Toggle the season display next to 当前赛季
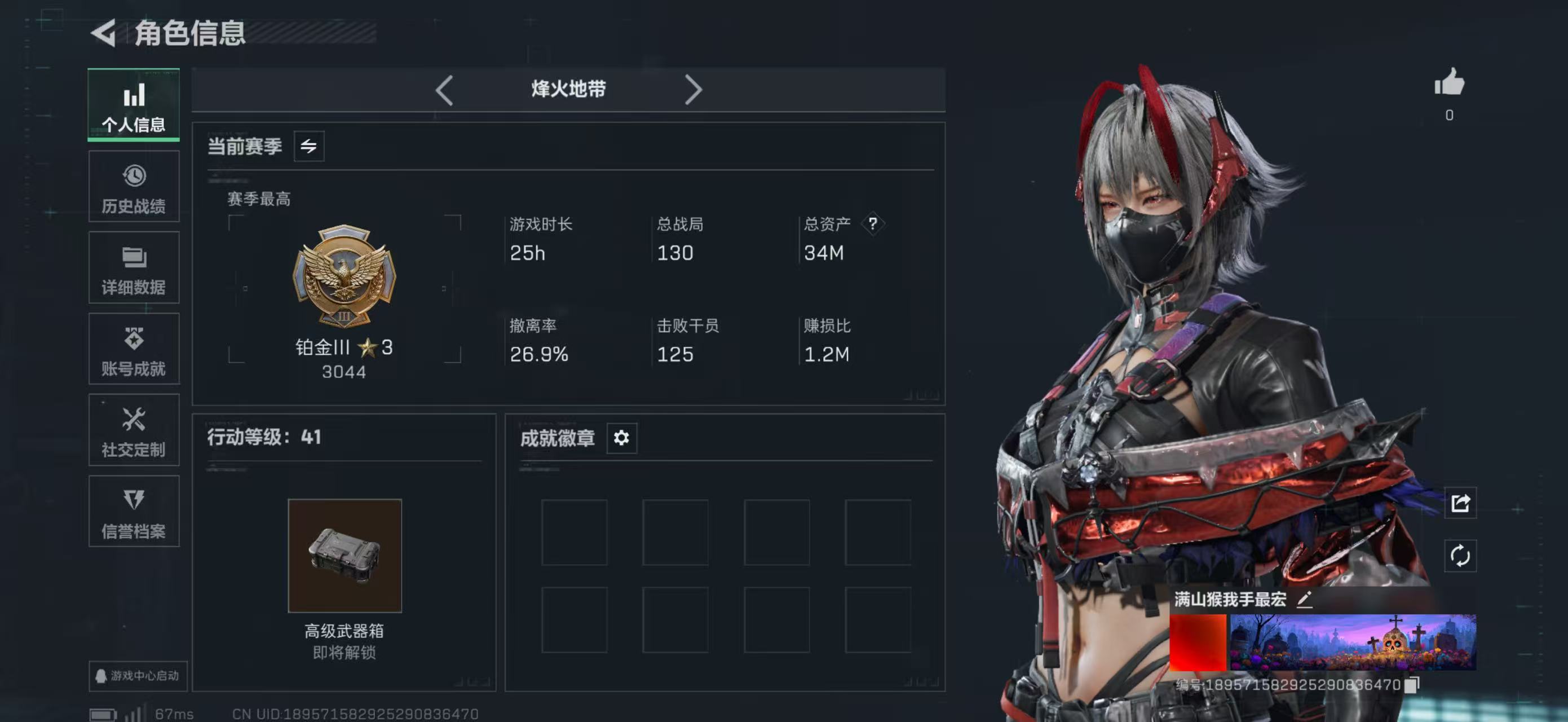The width and height of the screenshot is (1568, 722). tap(309, 146)
